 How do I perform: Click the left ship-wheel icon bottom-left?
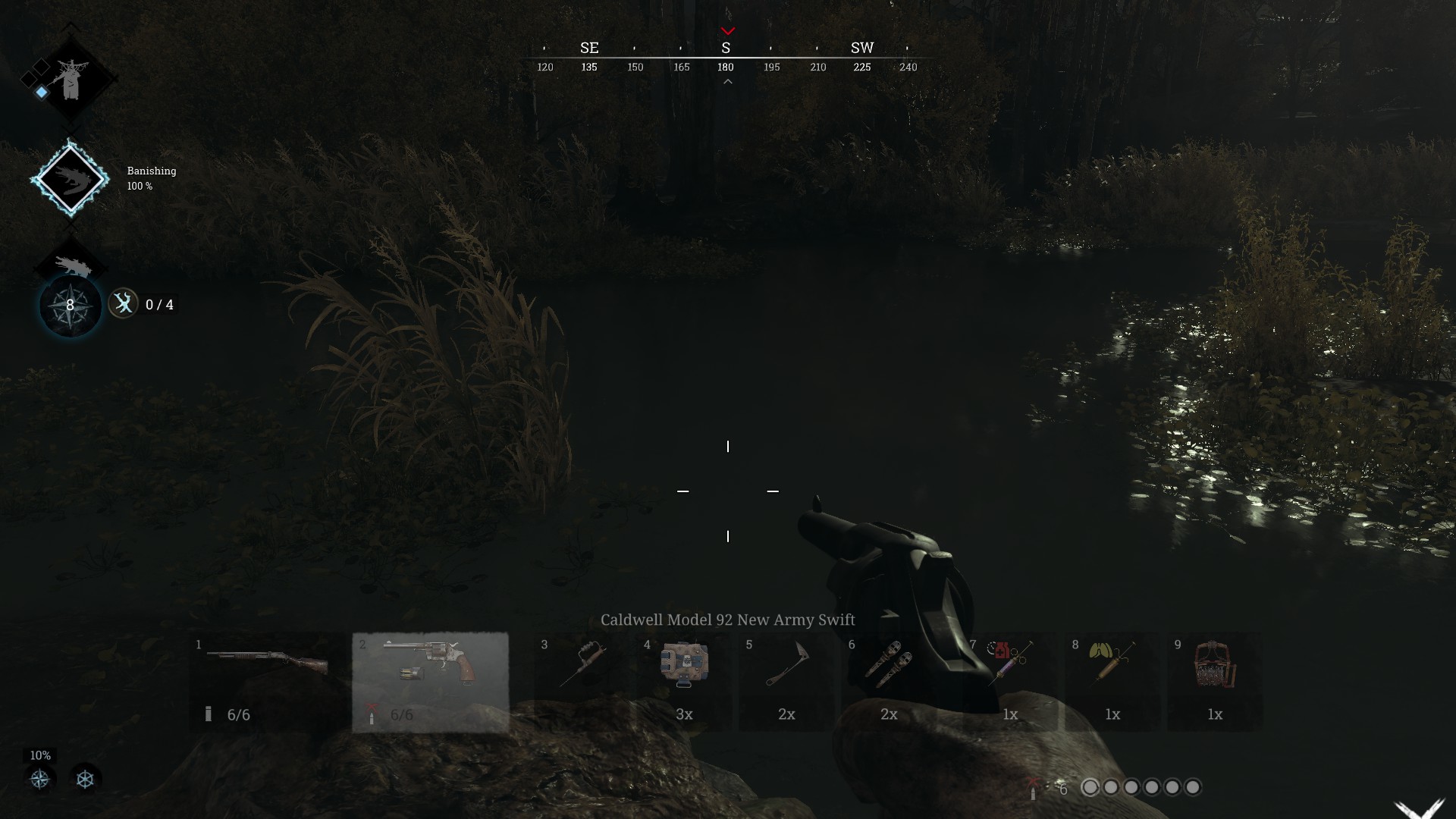point(38,777)
